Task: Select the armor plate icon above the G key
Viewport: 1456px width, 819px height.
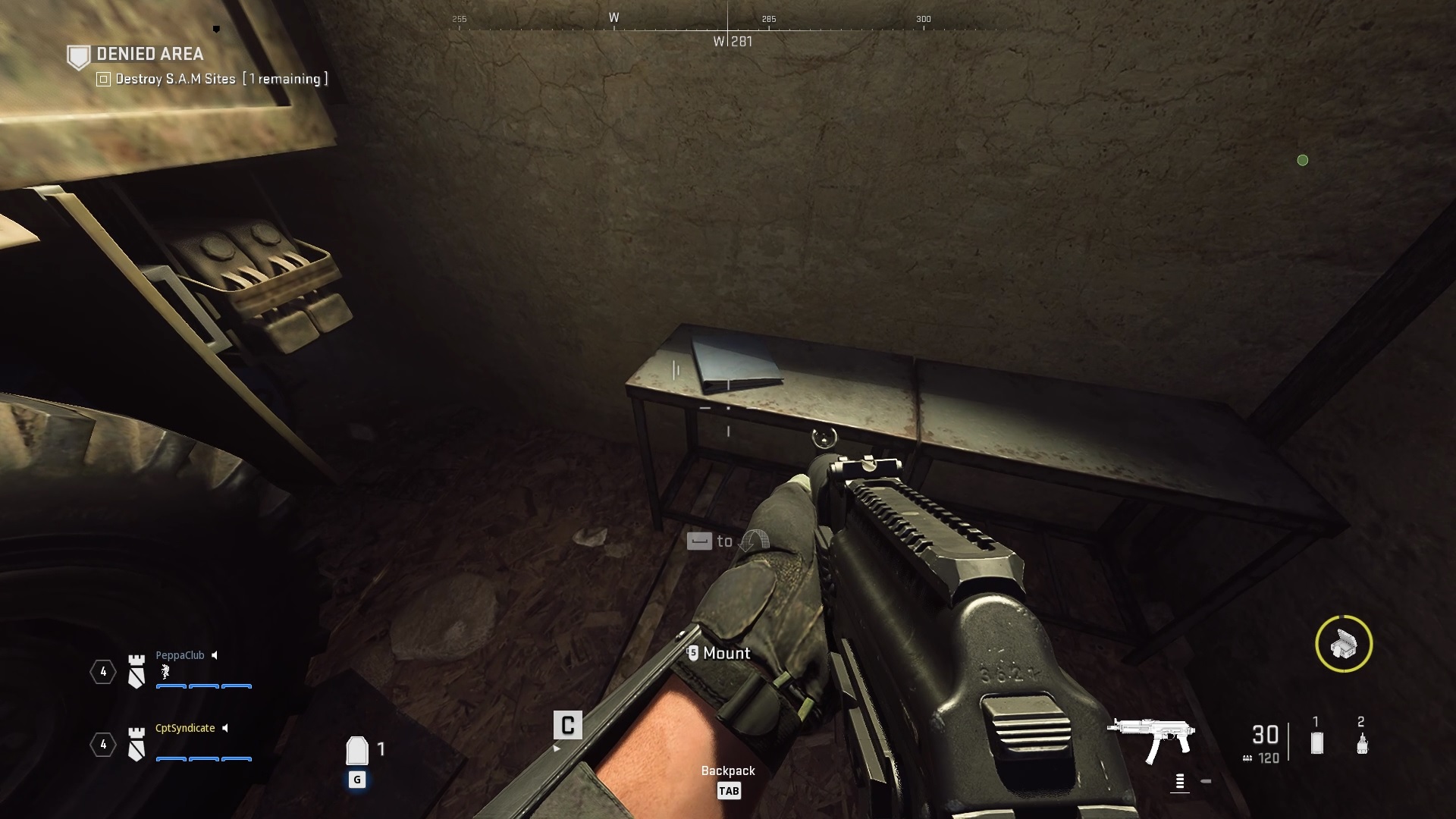Action: coord(356,749)
